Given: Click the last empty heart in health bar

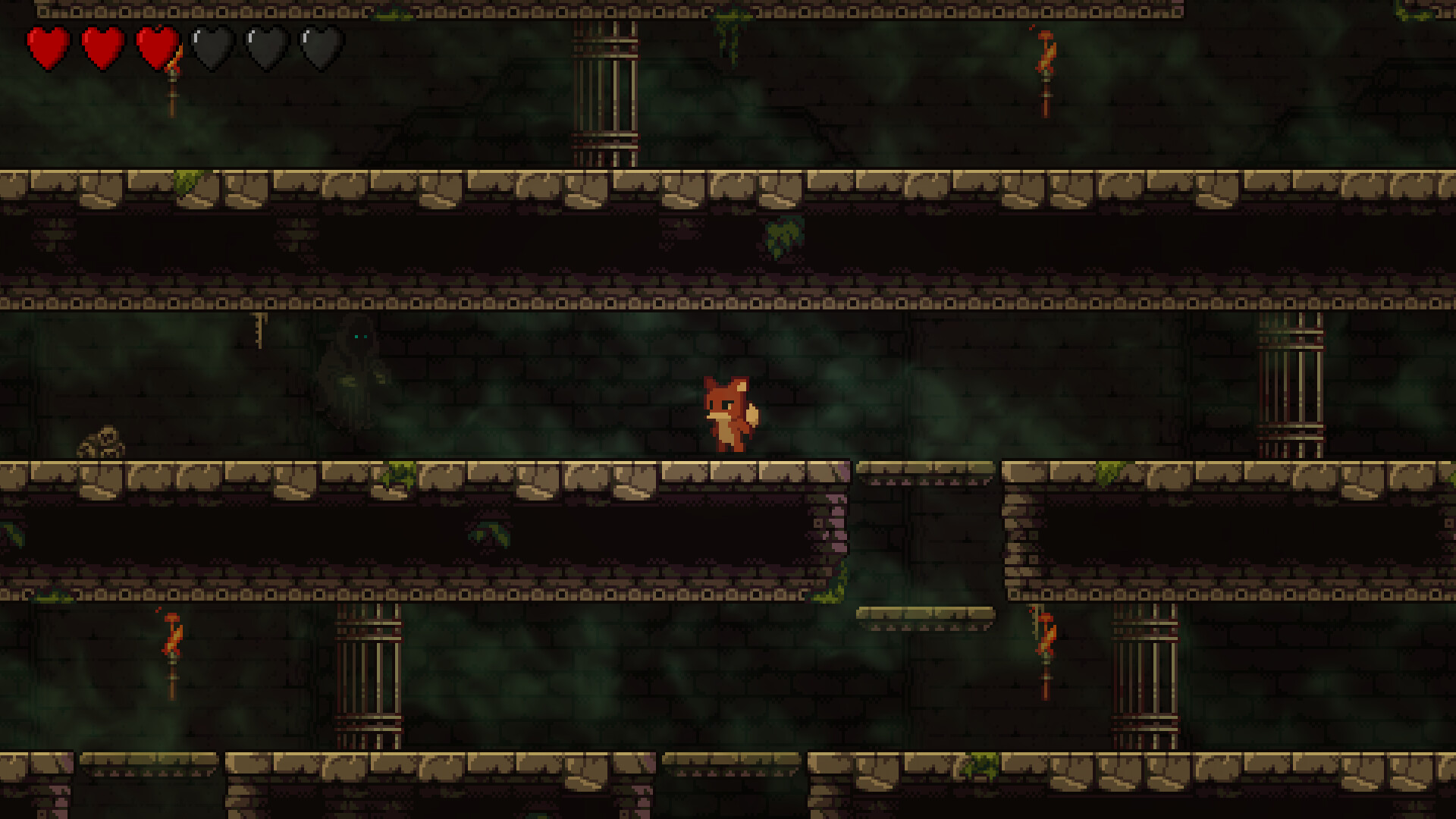Looking at the screenshot, I should [322, 47].
